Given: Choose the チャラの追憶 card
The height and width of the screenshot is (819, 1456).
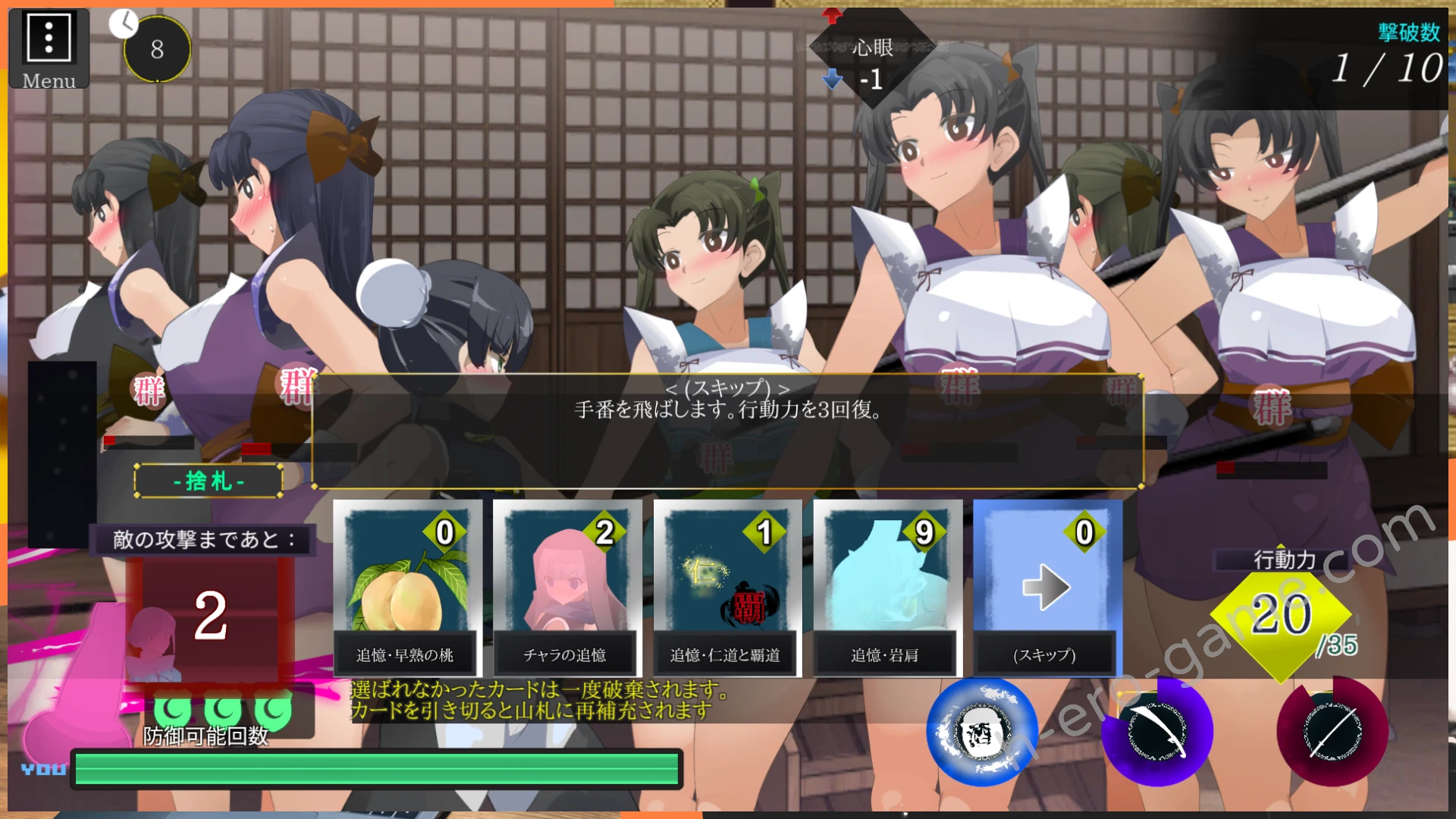Looking at the screenshot, I should tap(566, 588).
